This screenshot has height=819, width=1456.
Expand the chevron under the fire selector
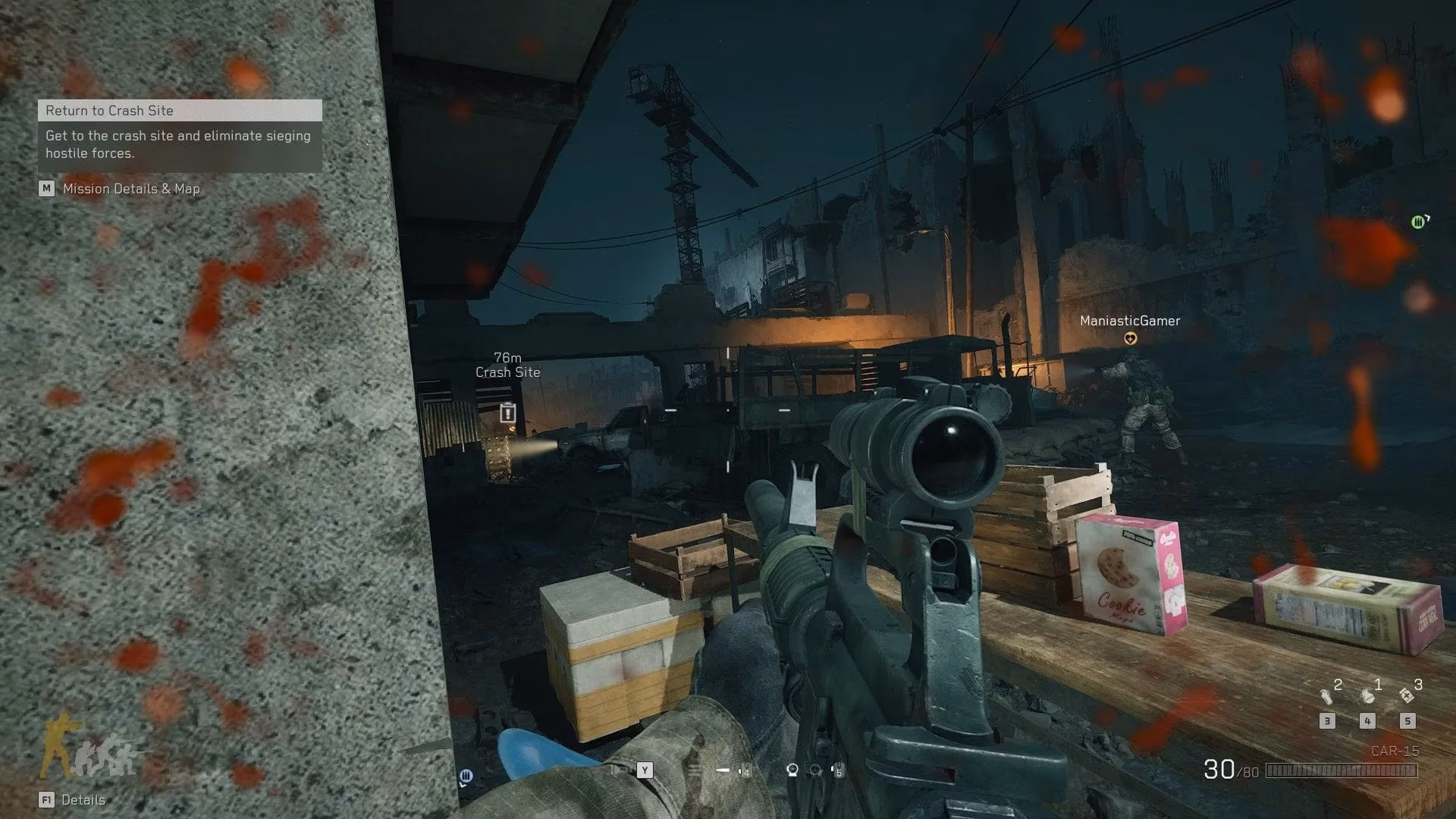pos(463,784)
